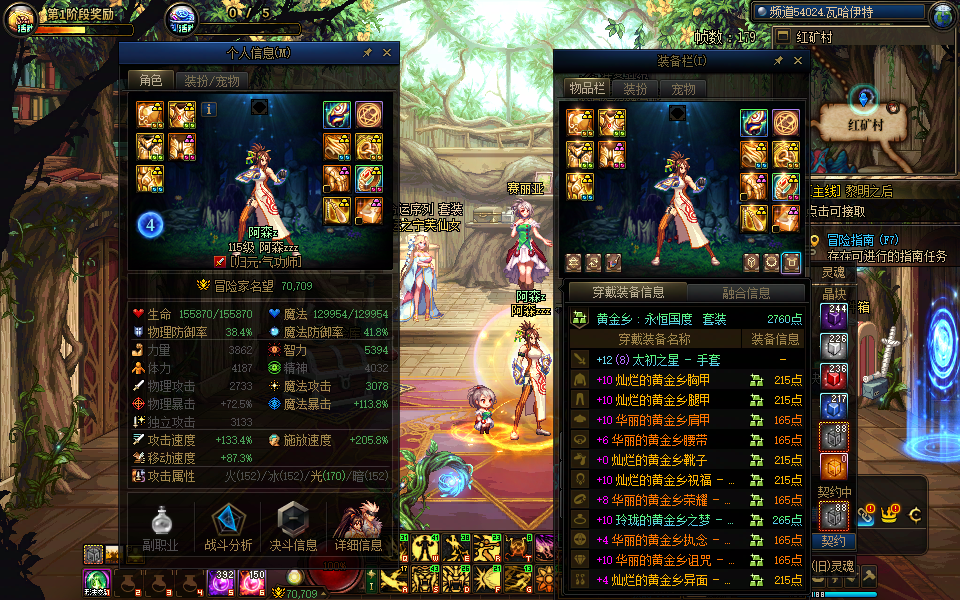
Task: Use the purple potion with 392 count
Action: (x=220, y=582)
